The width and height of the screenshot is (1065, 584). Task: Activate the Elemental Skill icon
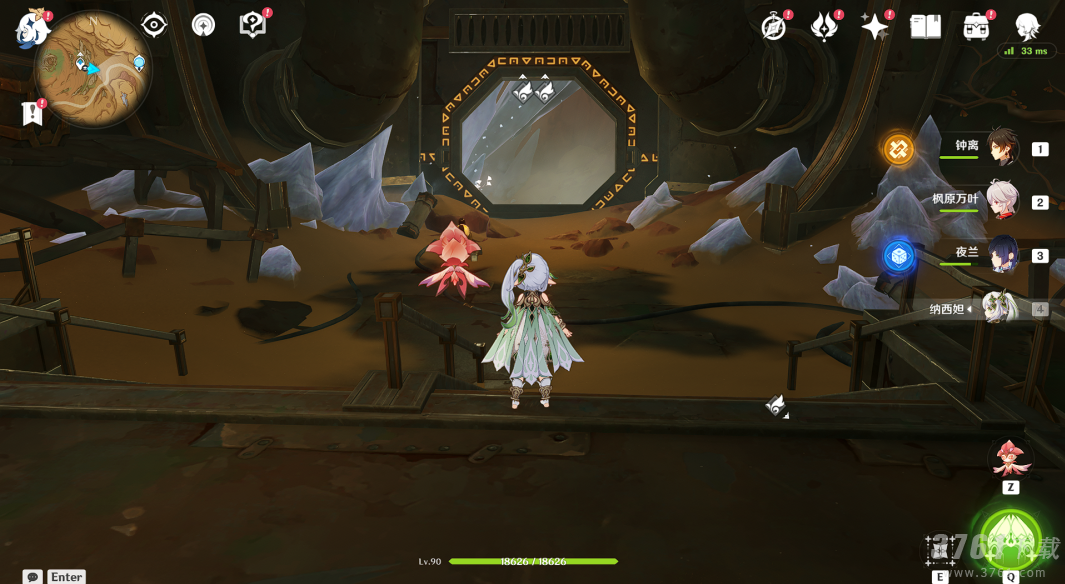pyautogui.click(x=940, y=548)
